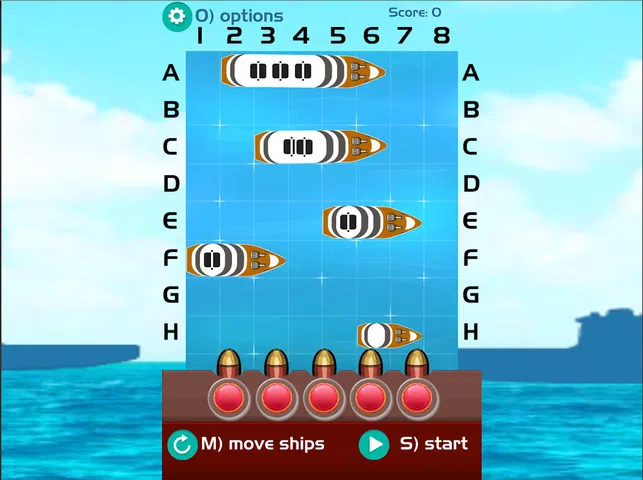Select the longest ship in row A
This screenshot has width=643, height=480.
[x=302, y=72]
